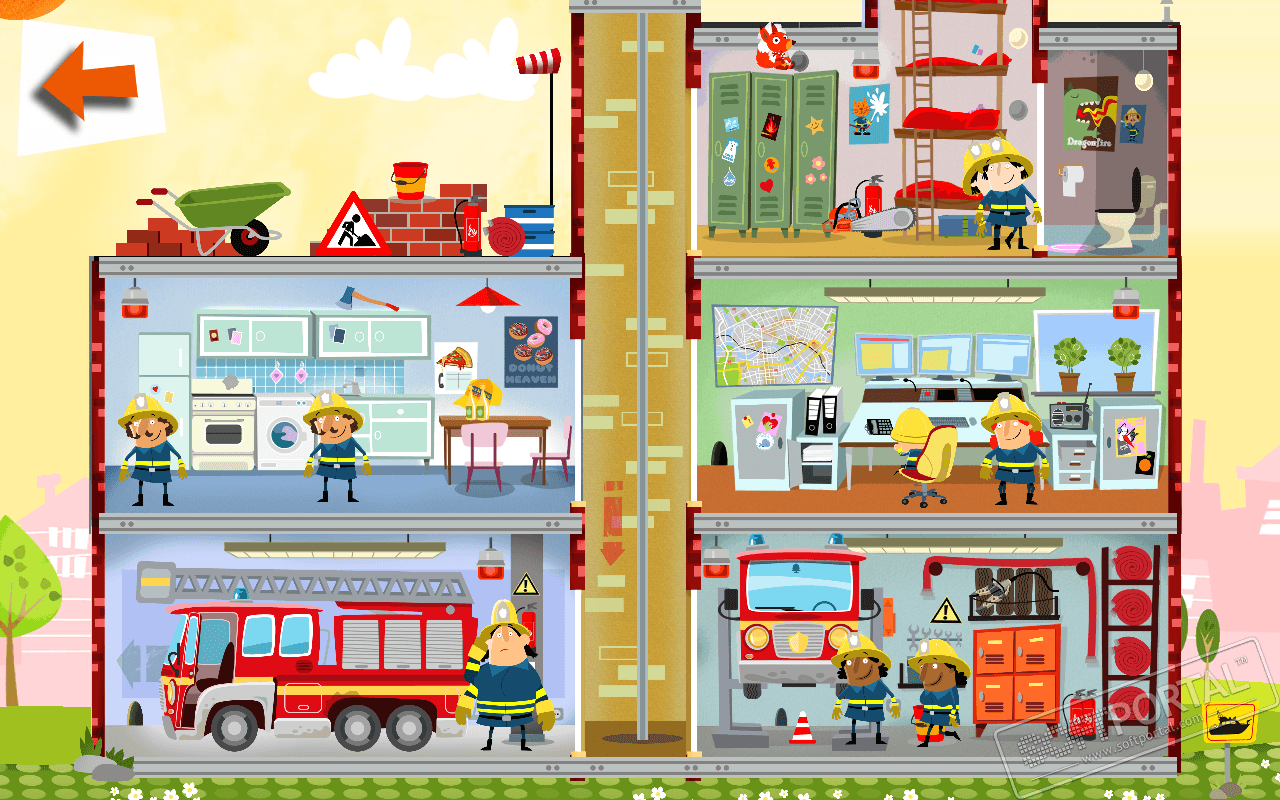Go back using the orange arrow
The width and height of the screenshot is (1280, 800).
(90, 86)
